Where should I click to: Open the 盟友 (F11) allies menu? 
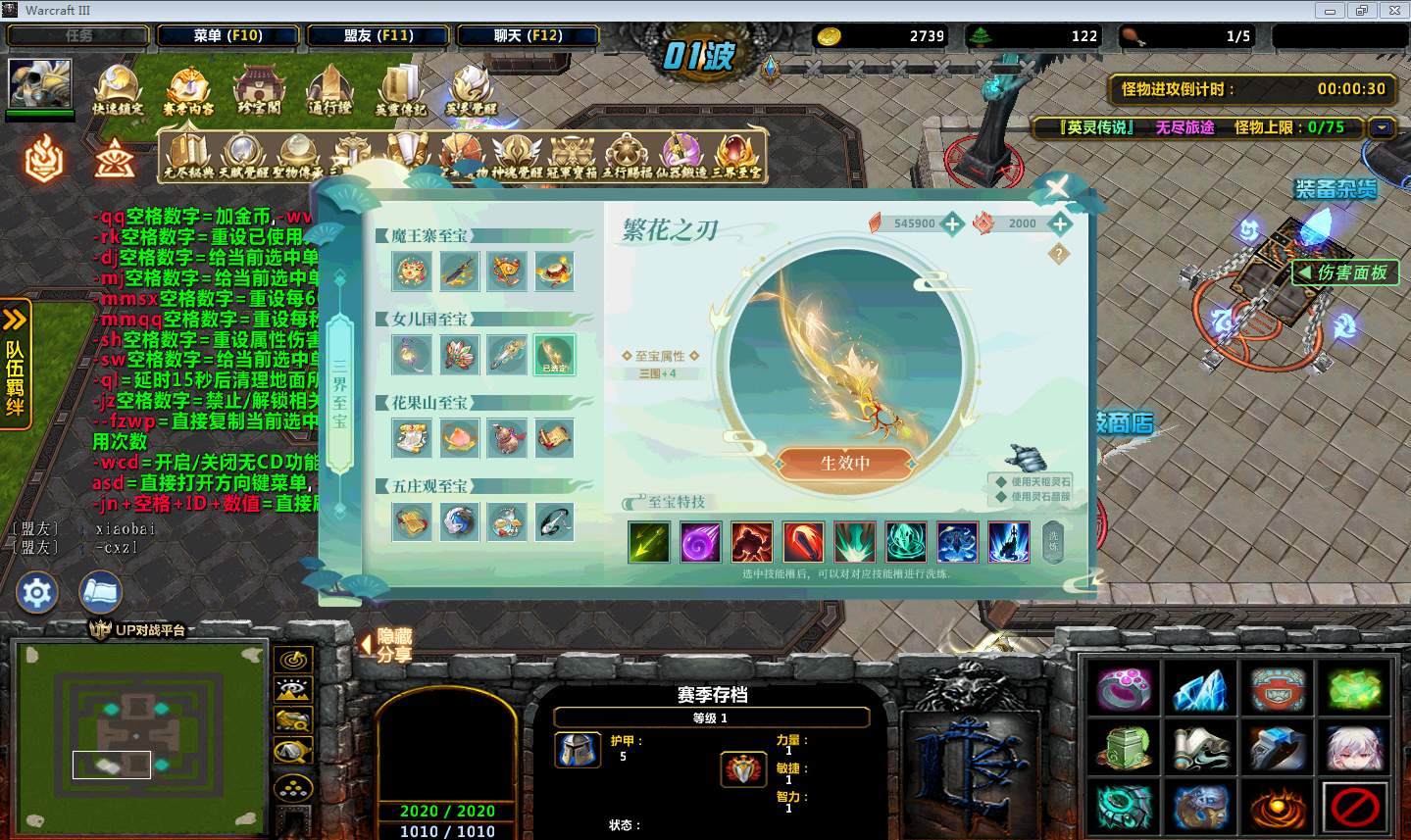tap(378, 36)
